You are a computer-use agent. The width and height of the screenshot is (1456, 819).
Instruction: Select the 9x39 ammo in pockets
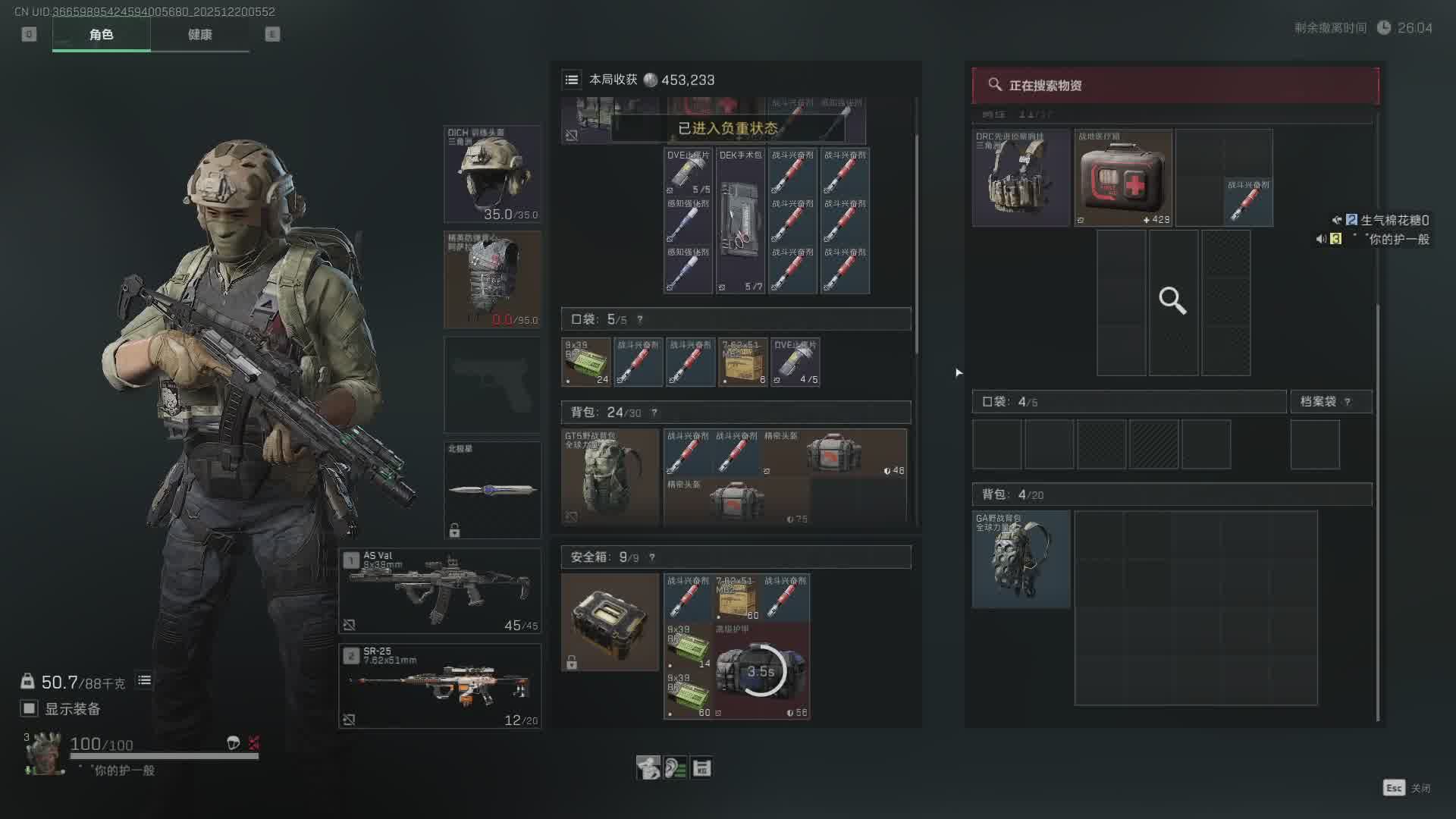click(x=585, y=362)
